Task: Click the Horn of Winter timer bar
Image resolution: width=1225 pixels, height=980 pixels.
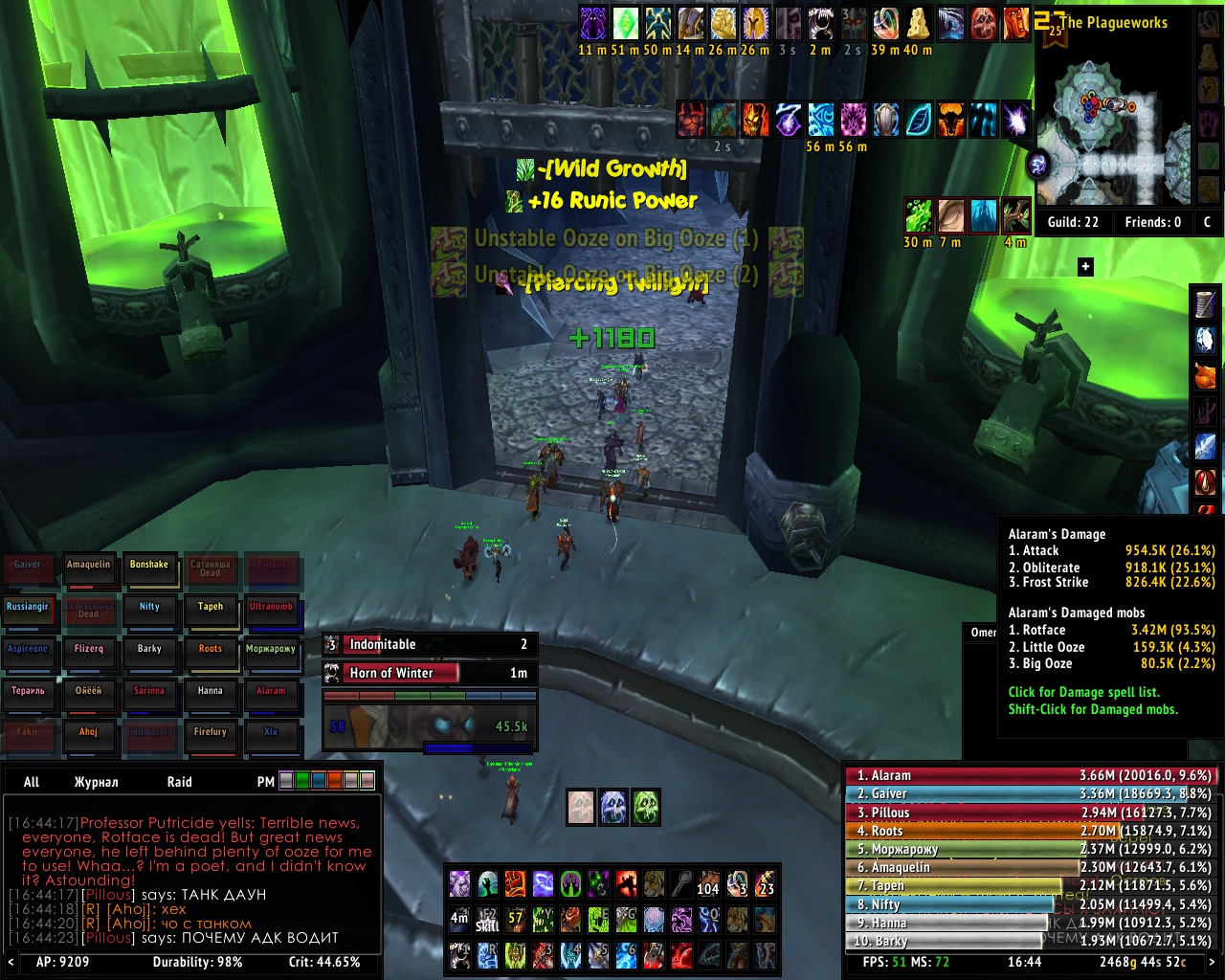Action: tap(430, 673)
